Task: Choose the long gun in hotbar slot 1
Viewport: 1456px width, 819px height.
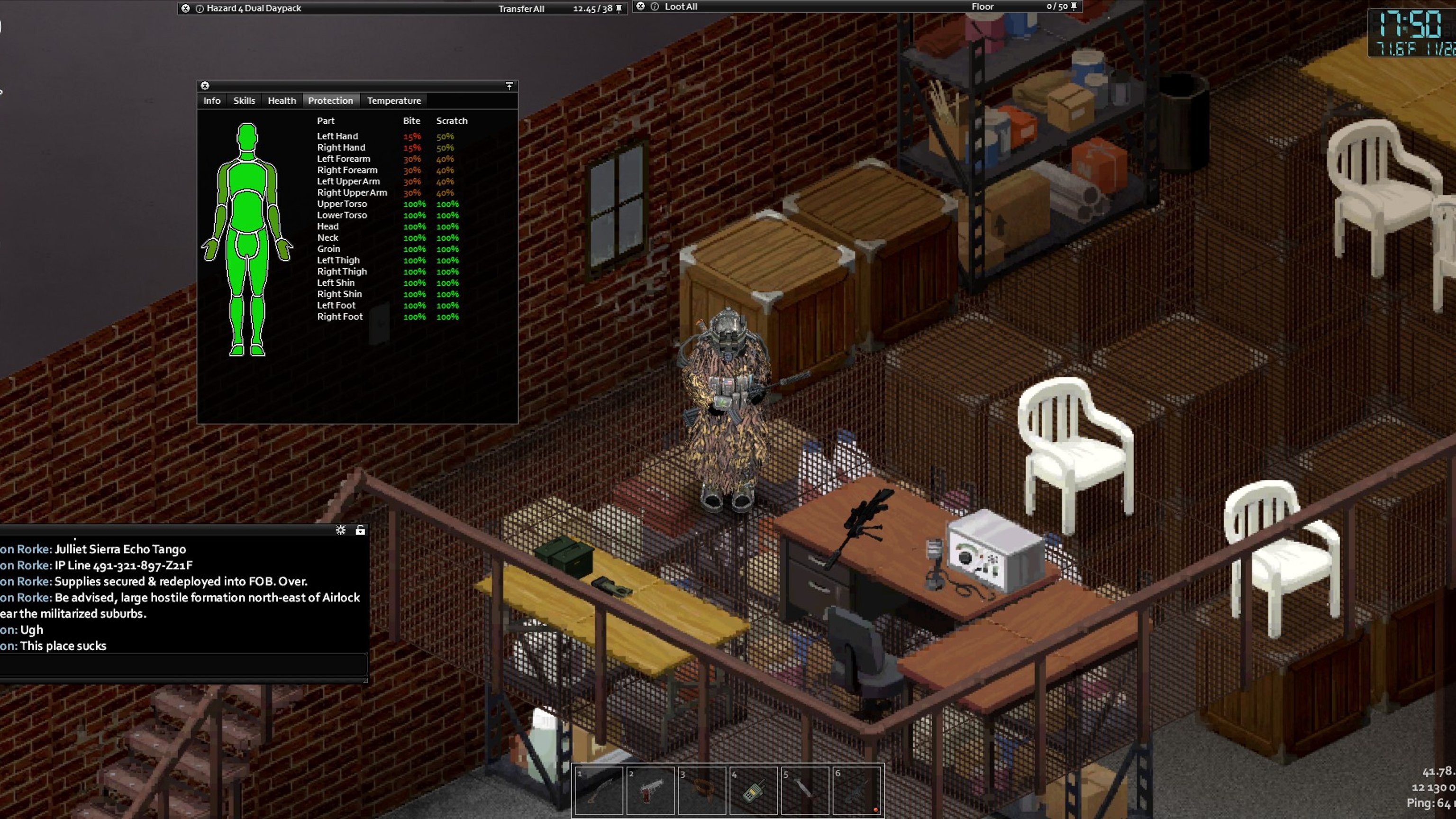Action: coord(599,790)
